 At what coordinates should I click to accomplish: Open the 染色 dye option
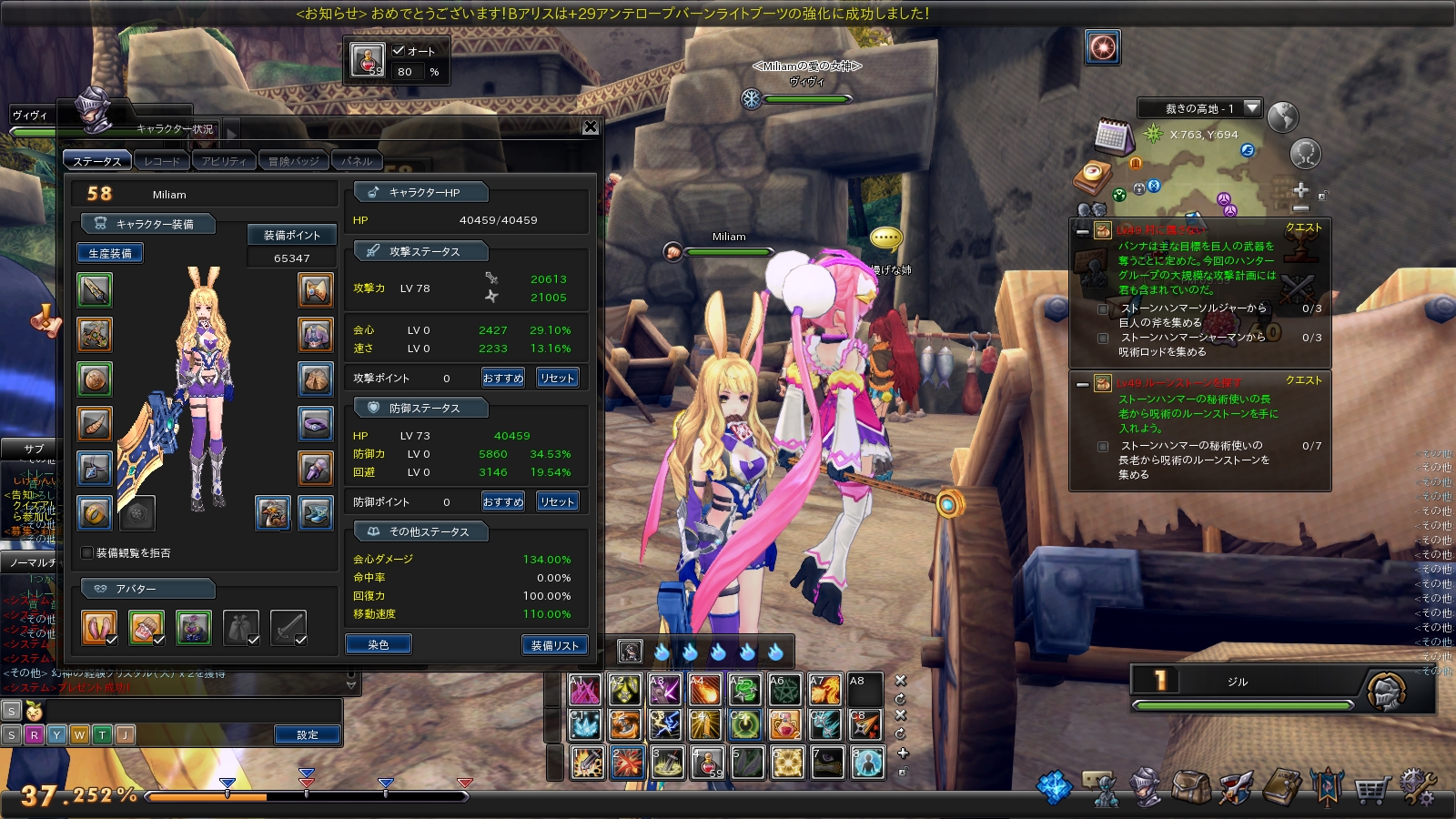(x=379, y=644)
